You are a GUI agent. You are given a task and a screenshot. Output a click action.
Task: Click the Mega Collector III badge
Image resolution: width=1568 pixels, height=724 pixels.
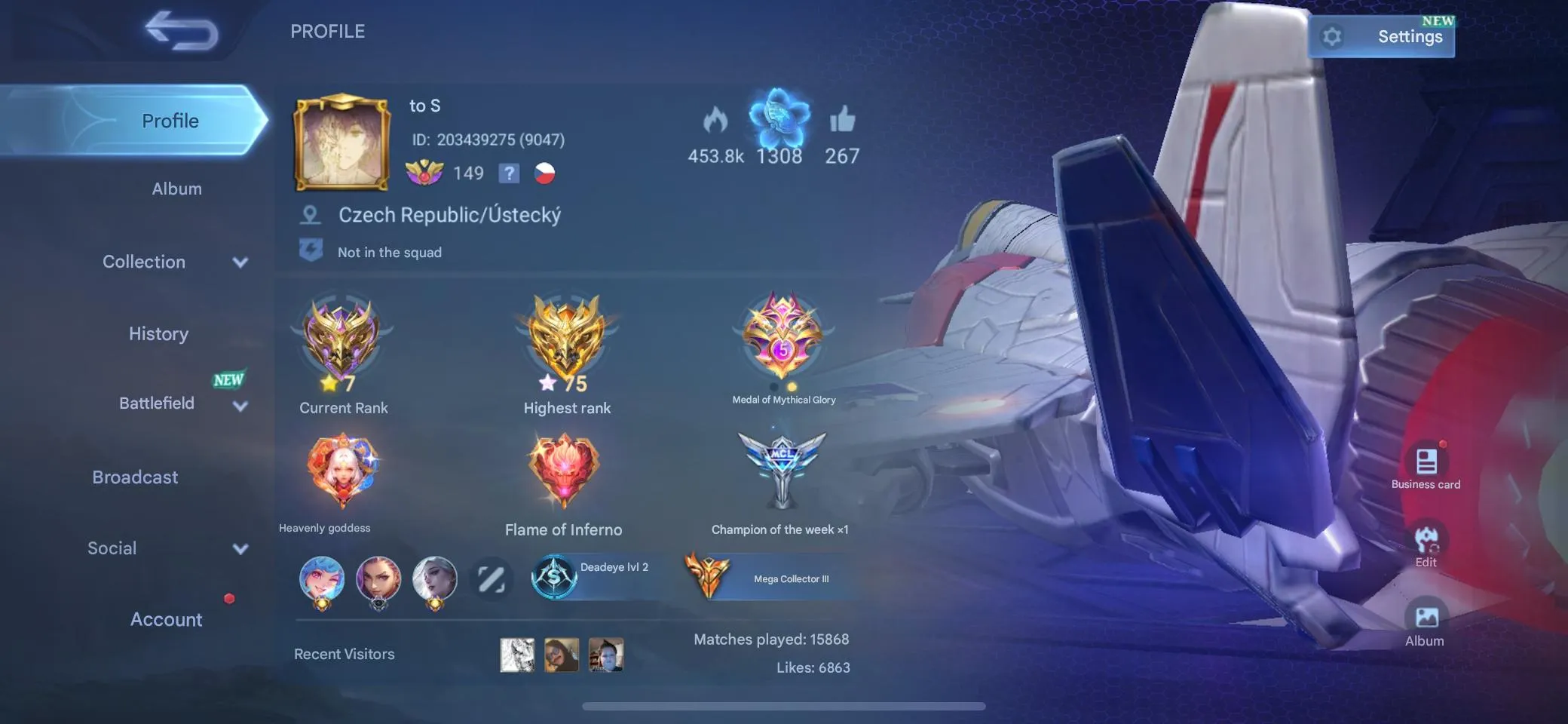(769, 577)
